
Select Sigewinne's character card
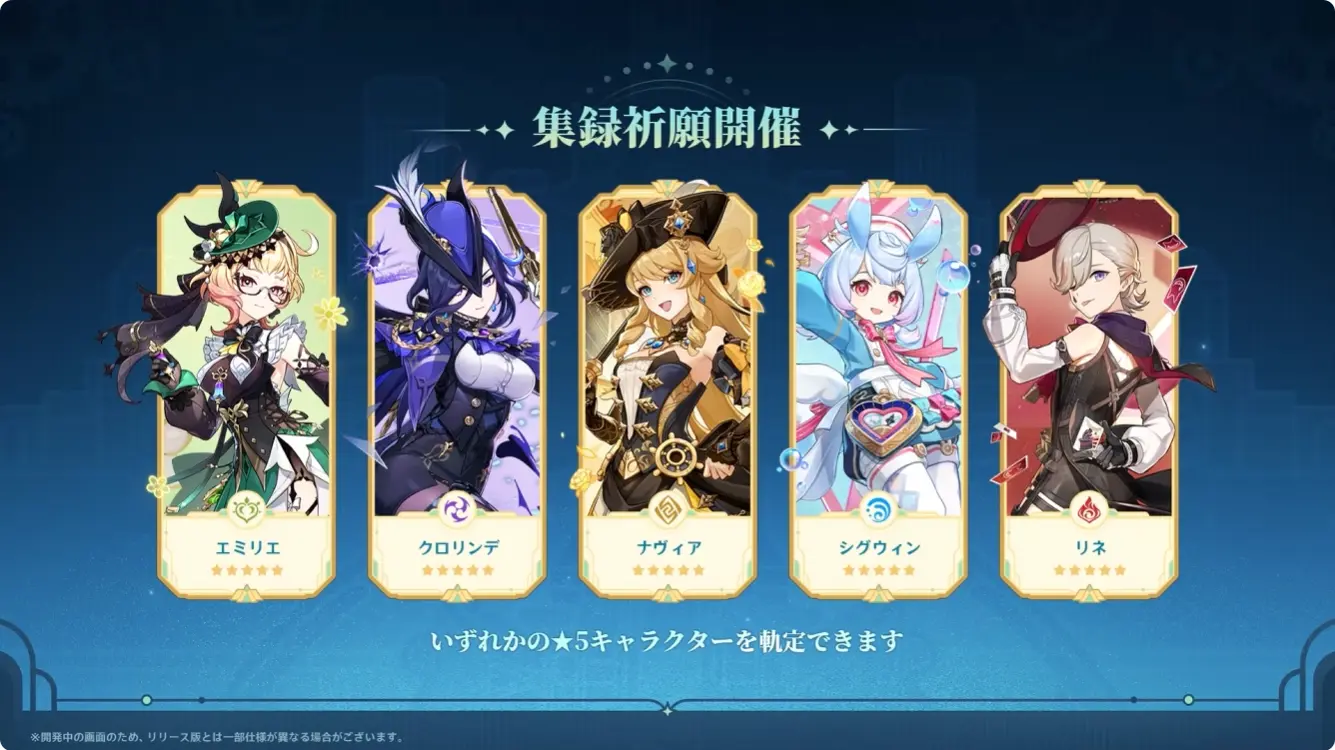pos(880,380)
